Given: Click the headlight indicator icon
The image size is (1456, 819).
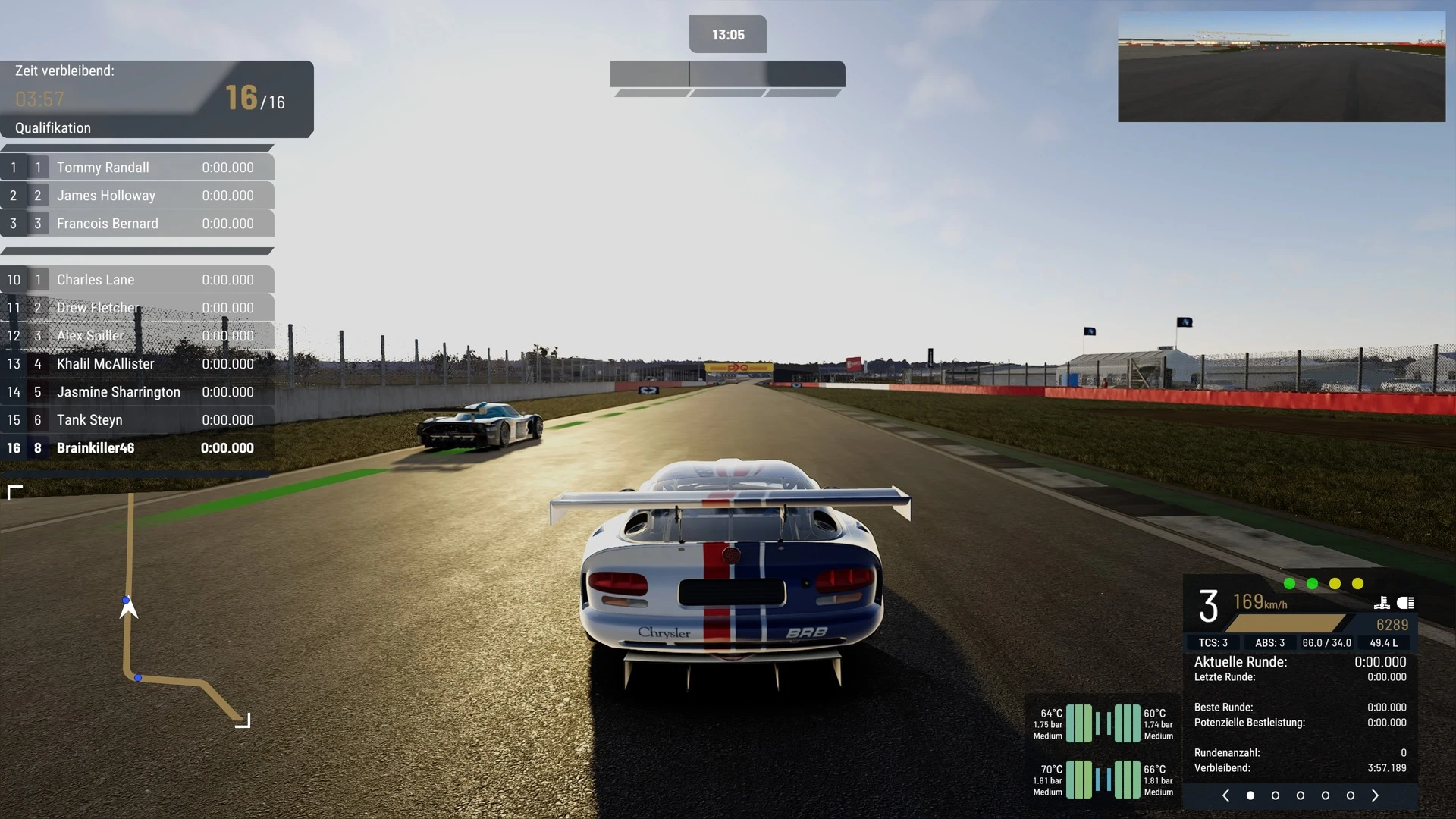Looking at the screenshot, I should (1405, 603).
